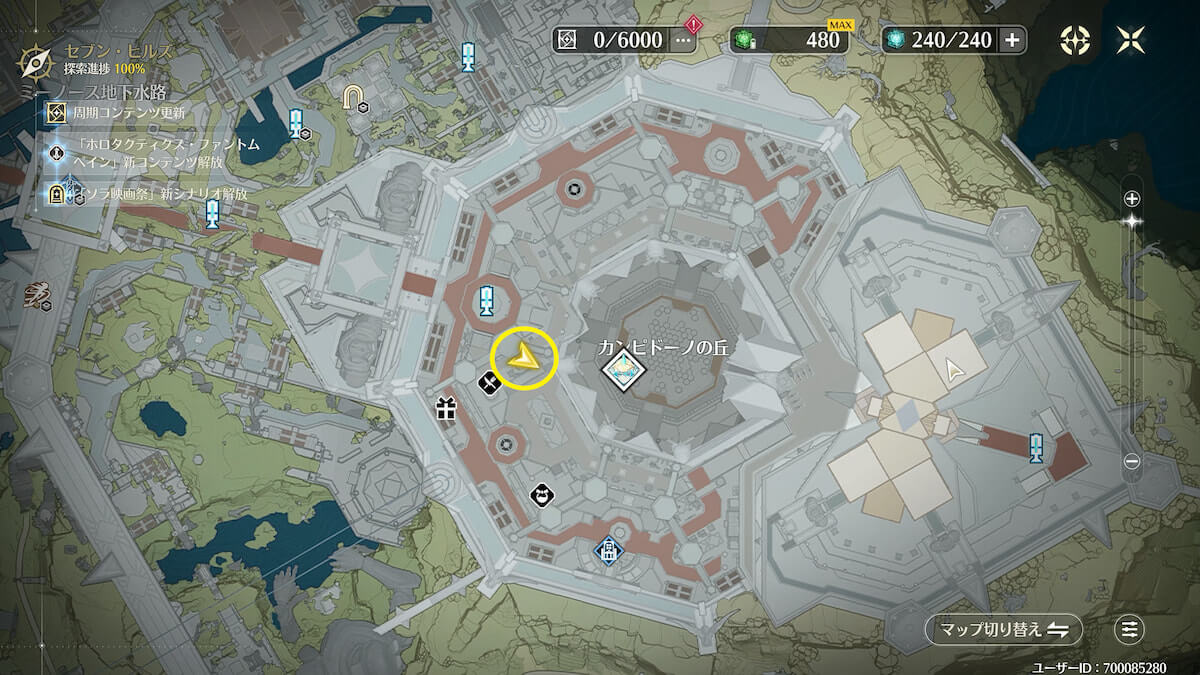The image size is (1200, 675).
Task: Open the three-dots button beside 0/6000
Action: click(x=683, y=40)
